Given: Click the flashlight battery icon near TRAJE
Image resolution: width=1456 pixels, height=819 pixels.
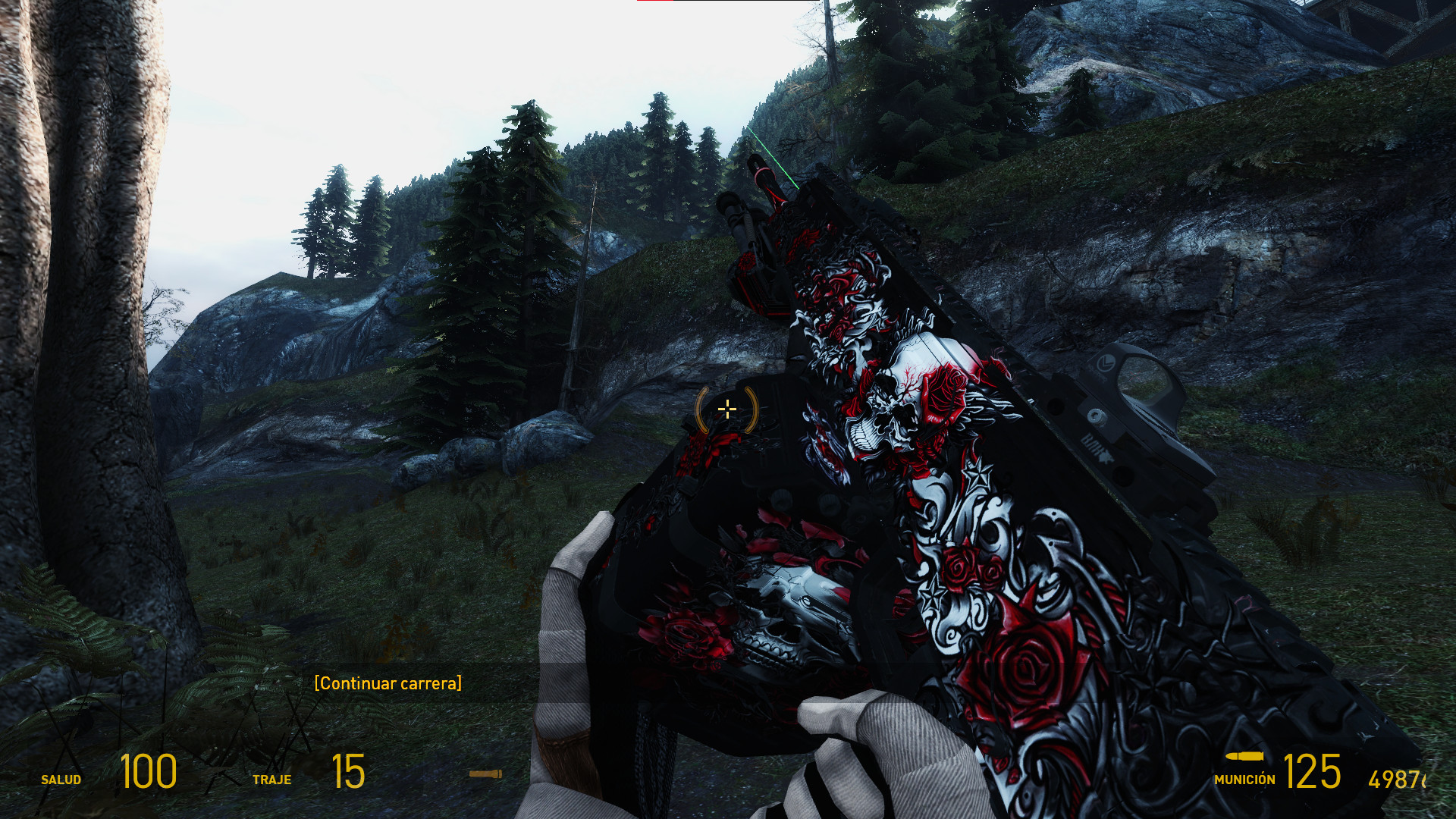Looking at the screenshot, I should coord(488,774).
